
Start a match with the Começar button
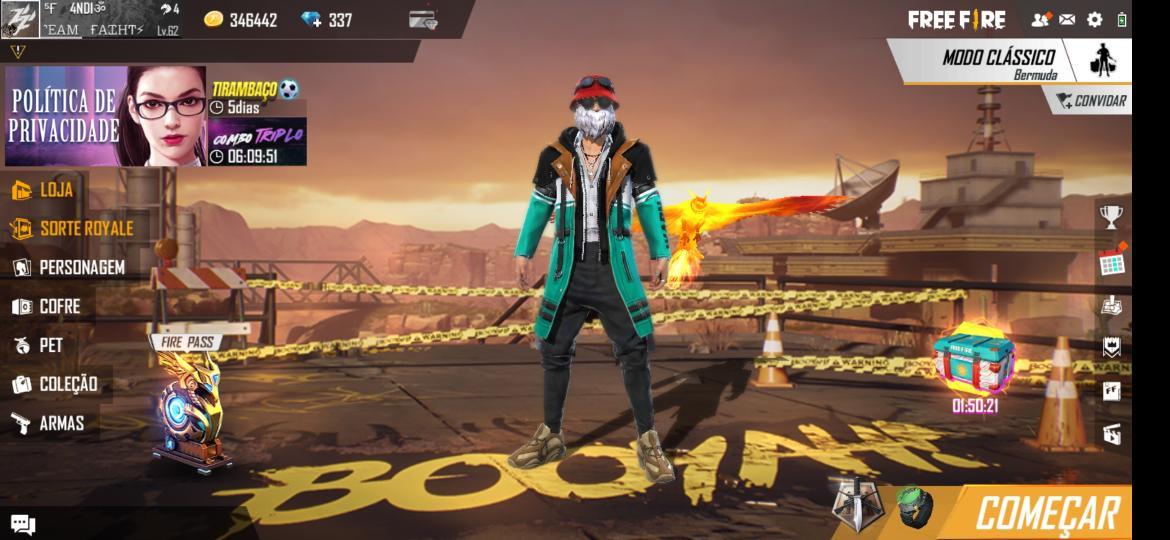coord(1045,513)
